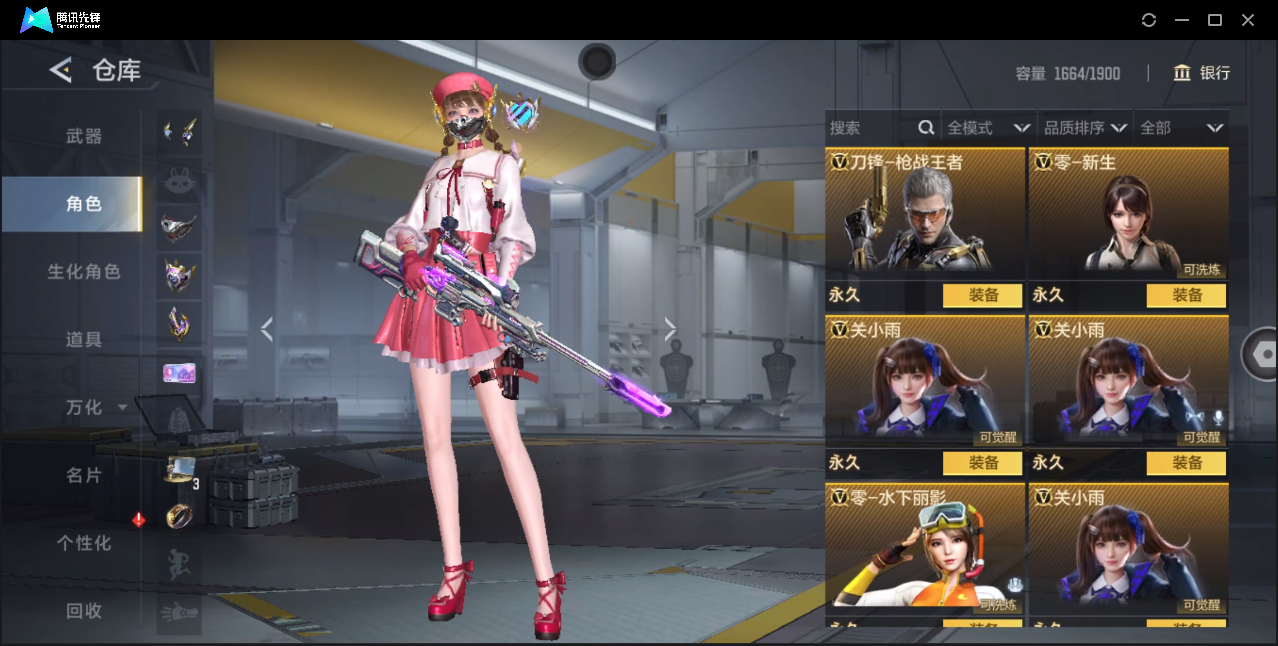Rotate the character preview with the left arrow

pos(266,329)
